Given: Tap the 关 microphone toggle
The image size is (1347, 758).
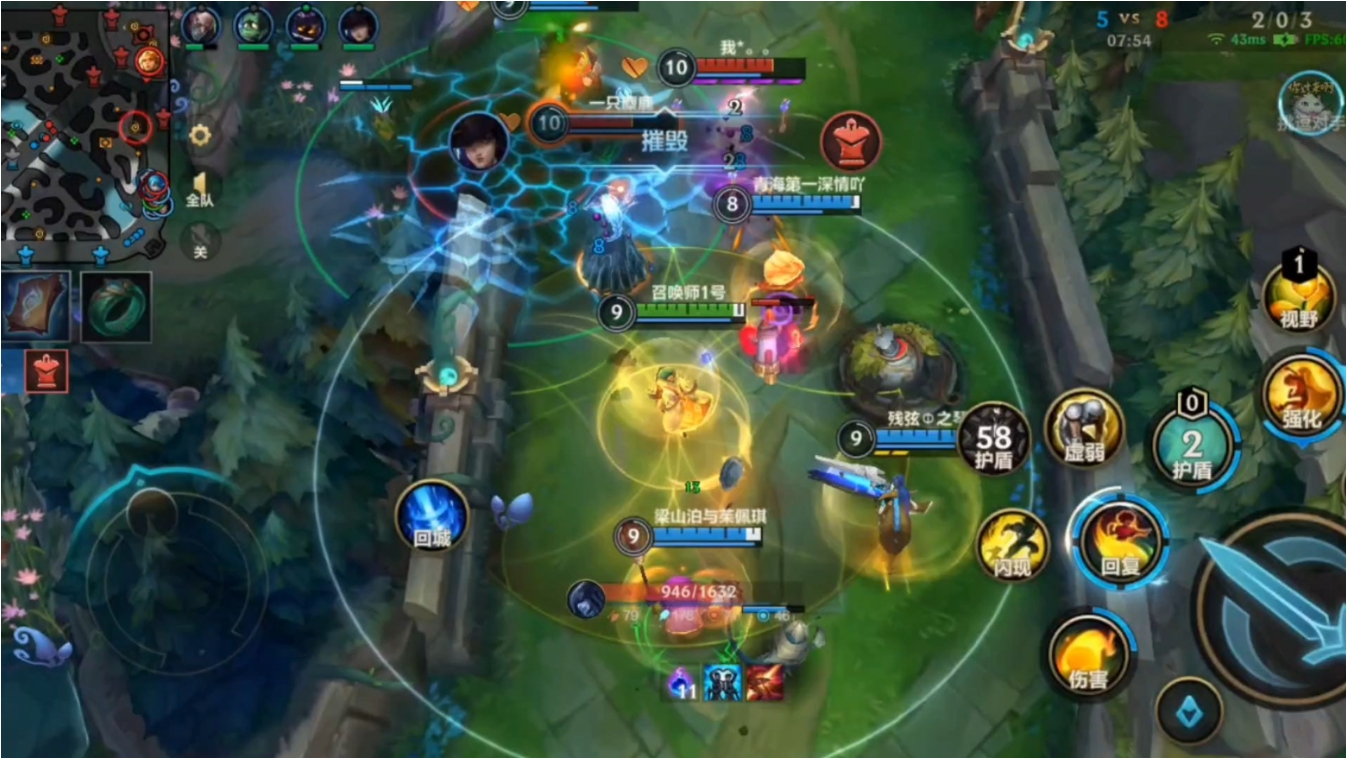Looking at the screenshot, I should [x=200, y=243].
